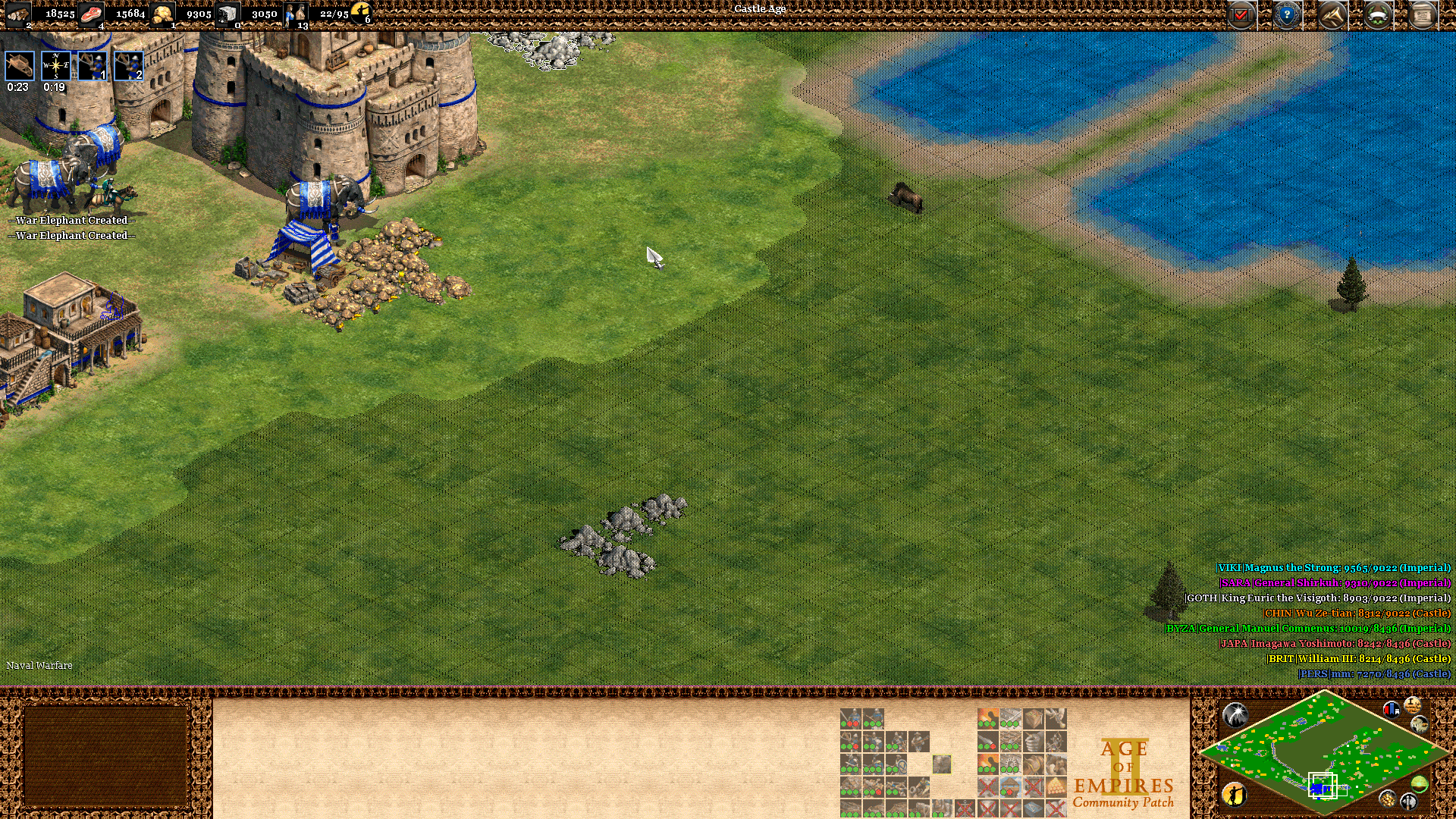Viewport: 1456px width, 819px height.
Task: Open the help question-mark shield
Action: (1287, 14)
